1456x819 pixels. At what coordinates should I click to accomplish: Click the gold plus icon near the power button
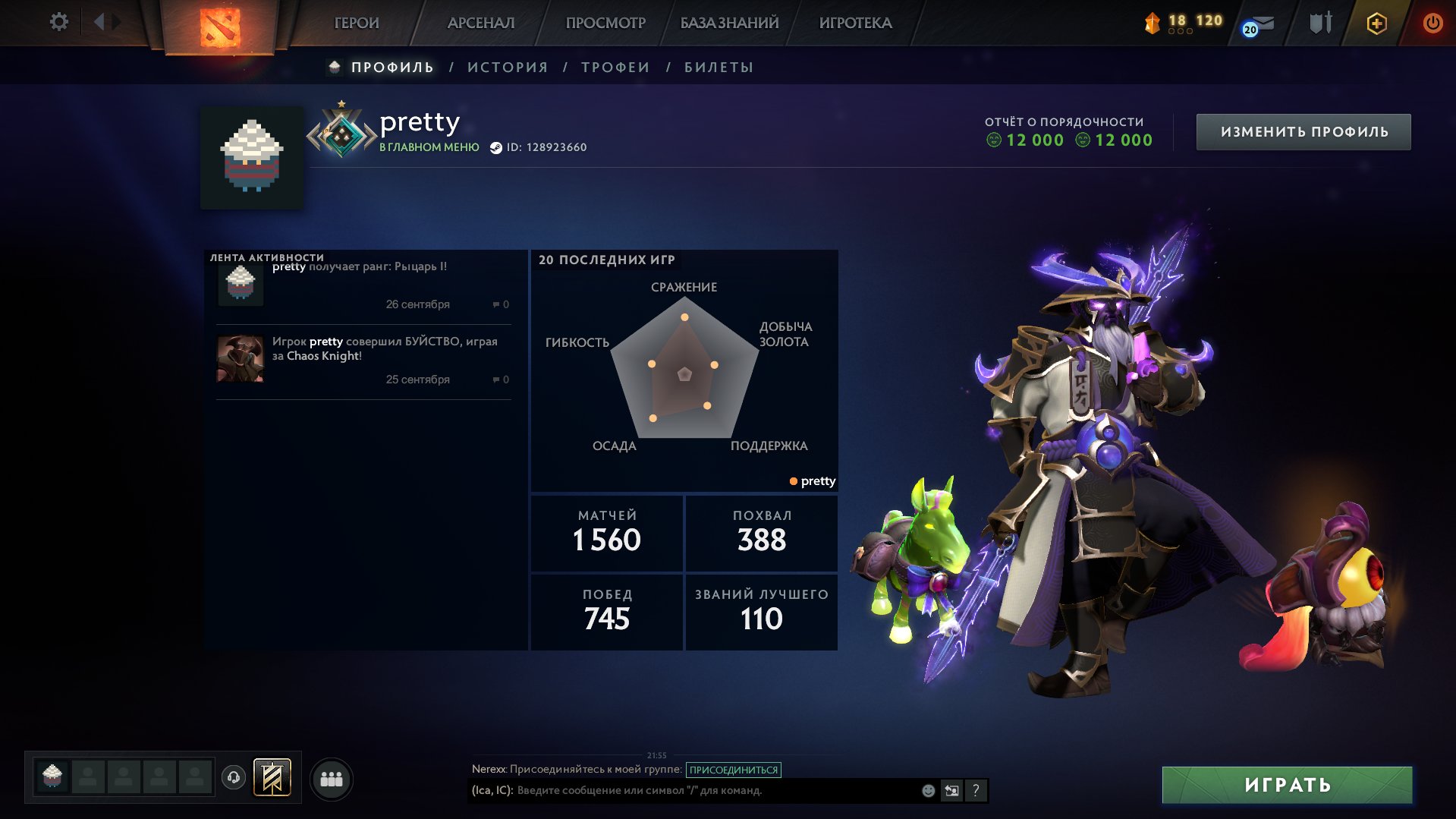click(x=1376, y=23)
